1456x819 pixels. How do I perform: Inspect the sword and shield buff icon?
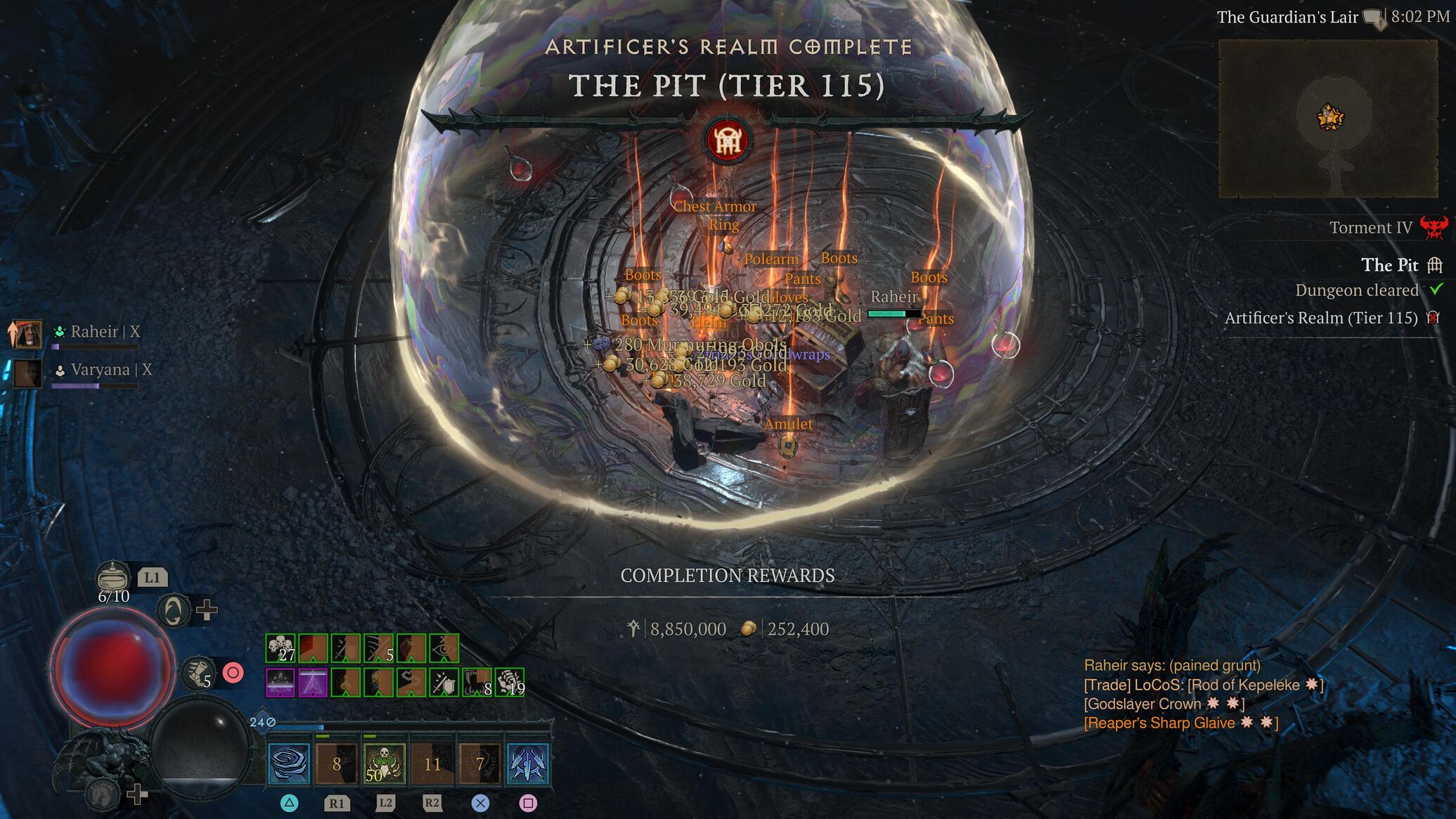444,682
